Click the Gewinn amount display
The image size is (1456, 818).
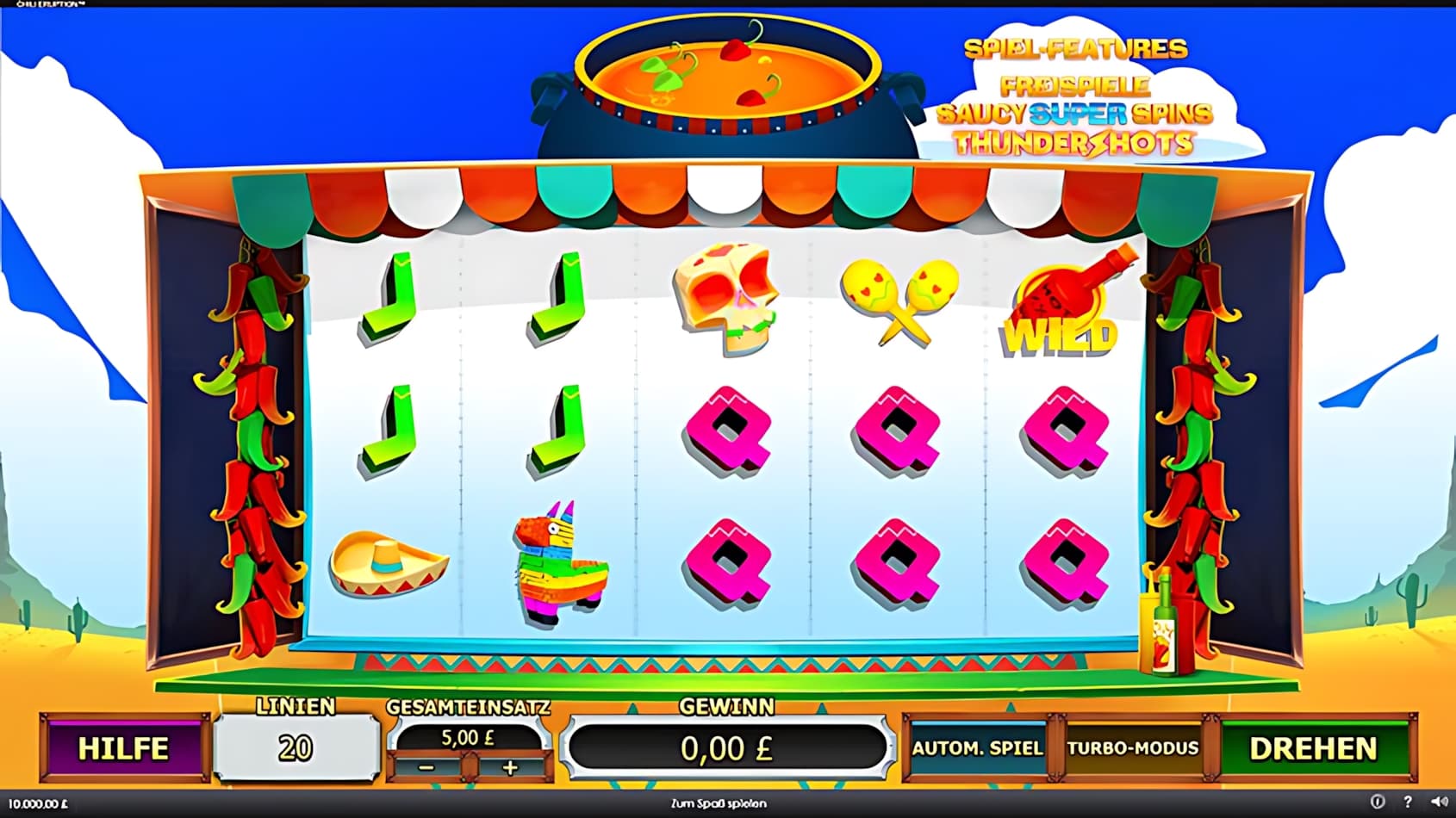point(728,747)
